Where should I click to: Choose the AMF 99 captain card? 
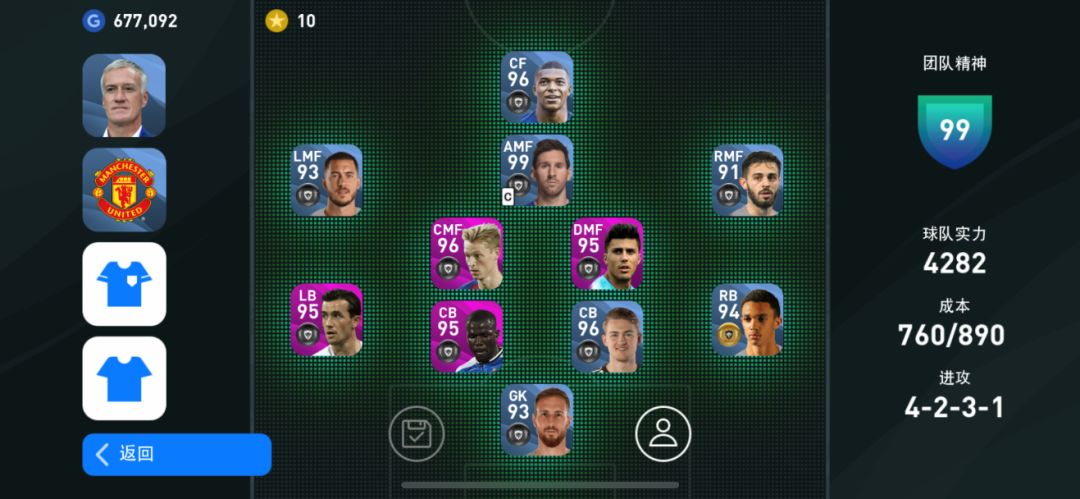point(537,171)
